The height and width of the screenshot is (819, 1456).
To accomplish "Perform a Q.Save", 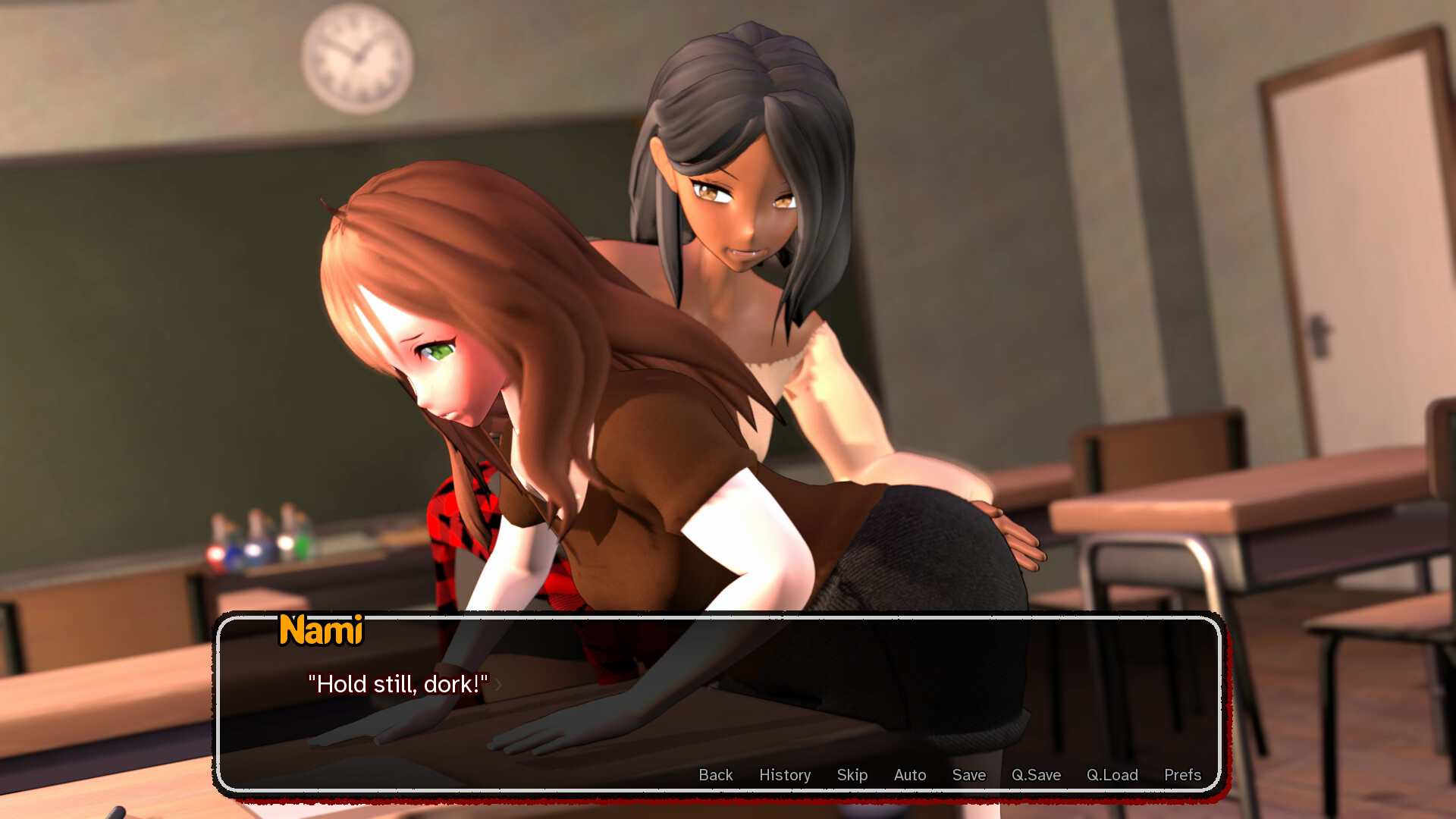I will point(1037,775).
